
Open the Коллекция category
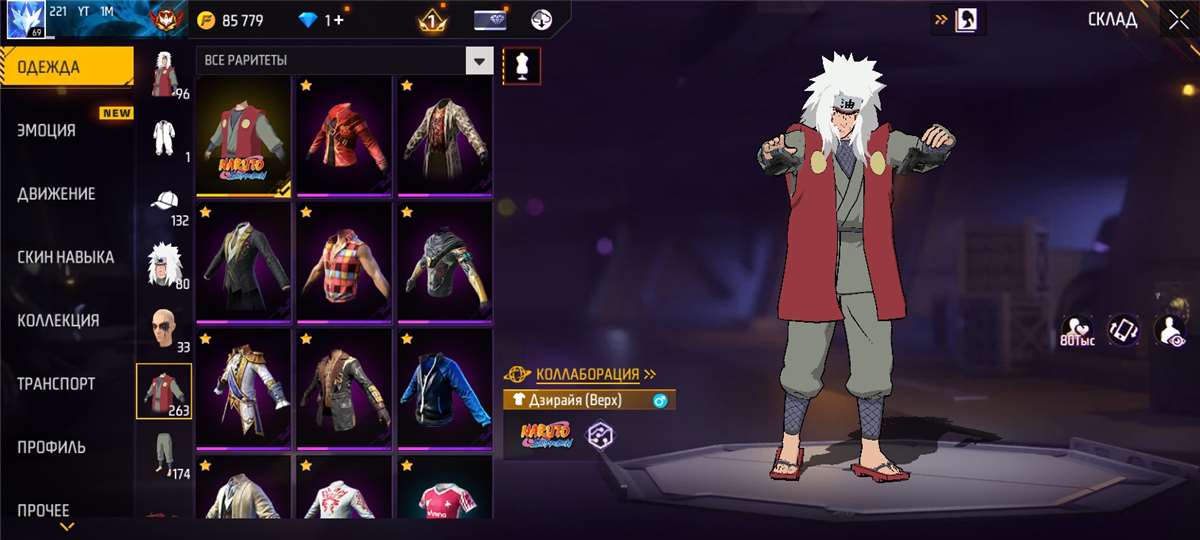(58, 320)
